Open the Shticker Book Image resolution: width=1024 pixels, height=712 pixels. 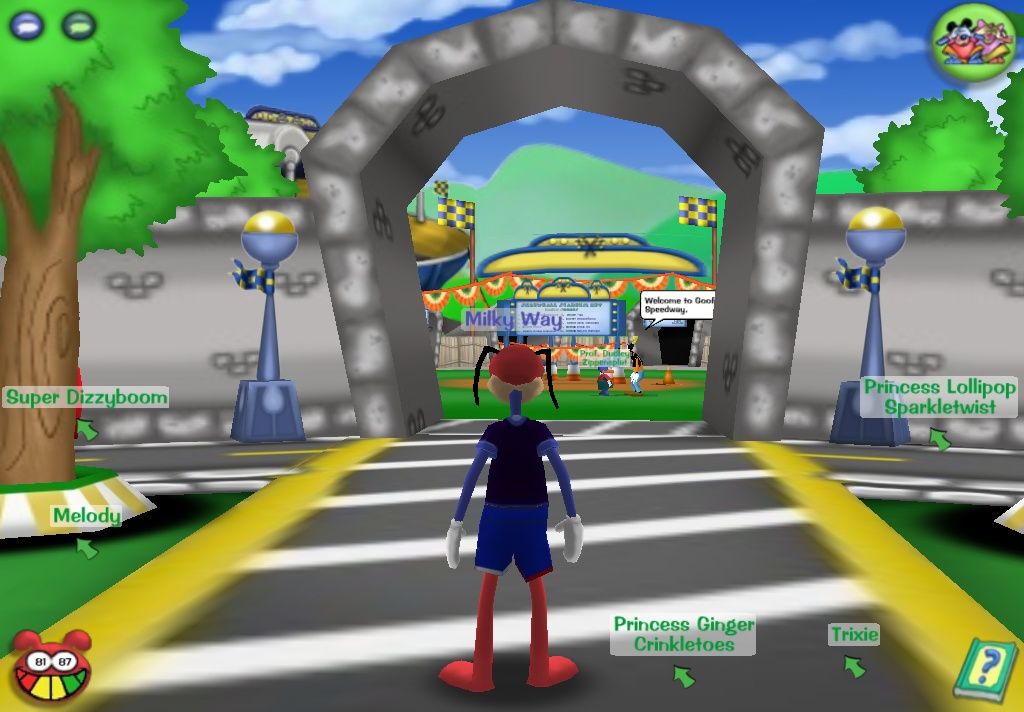click(x=983, y=666)
